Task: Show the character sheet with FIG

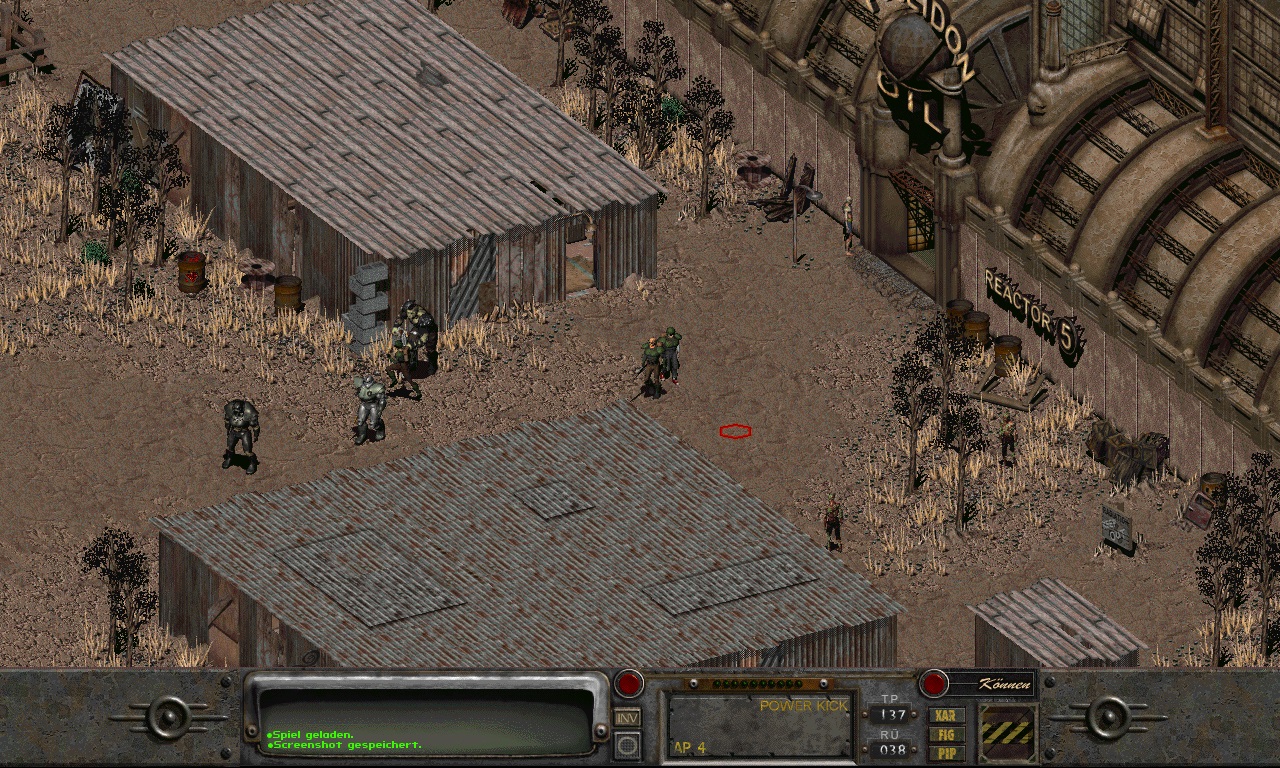Action: click(x=946, y=734)
